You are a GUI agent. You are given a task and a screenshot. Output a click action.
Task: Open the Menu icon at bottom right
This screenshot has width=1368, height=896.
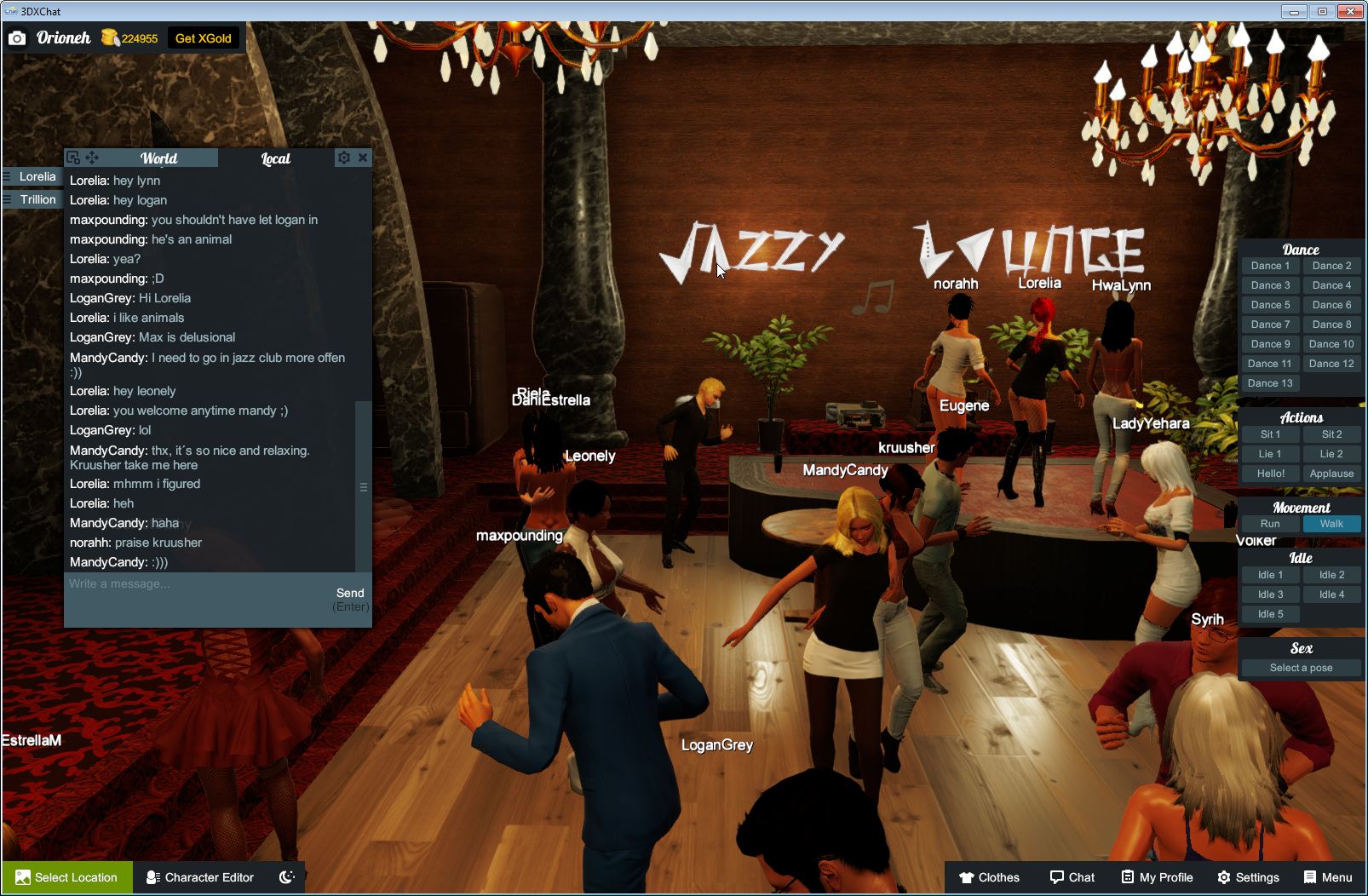(1325, 877)
